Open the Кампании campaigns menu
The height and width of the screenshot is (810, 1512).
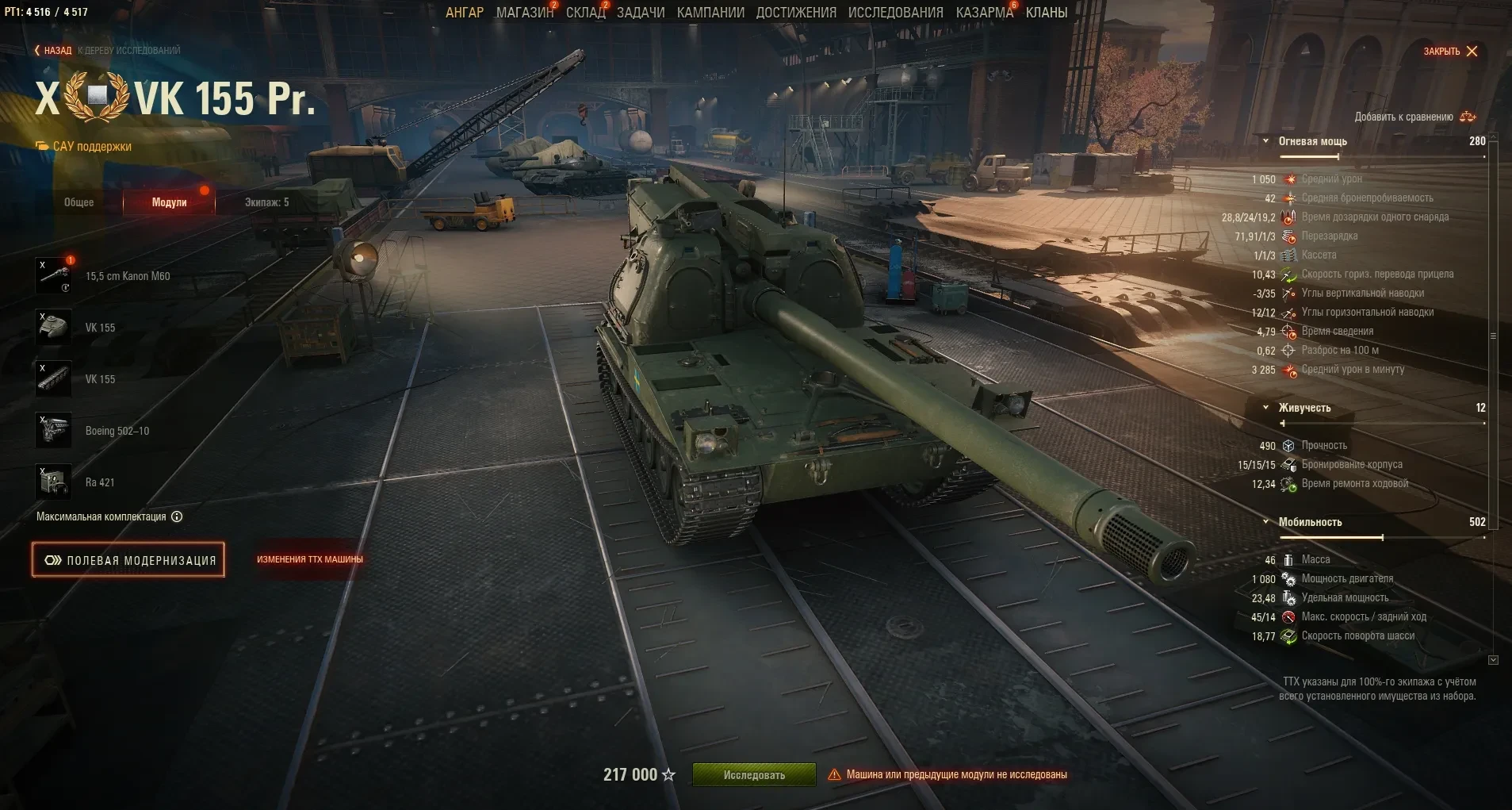tap(710, 13)
